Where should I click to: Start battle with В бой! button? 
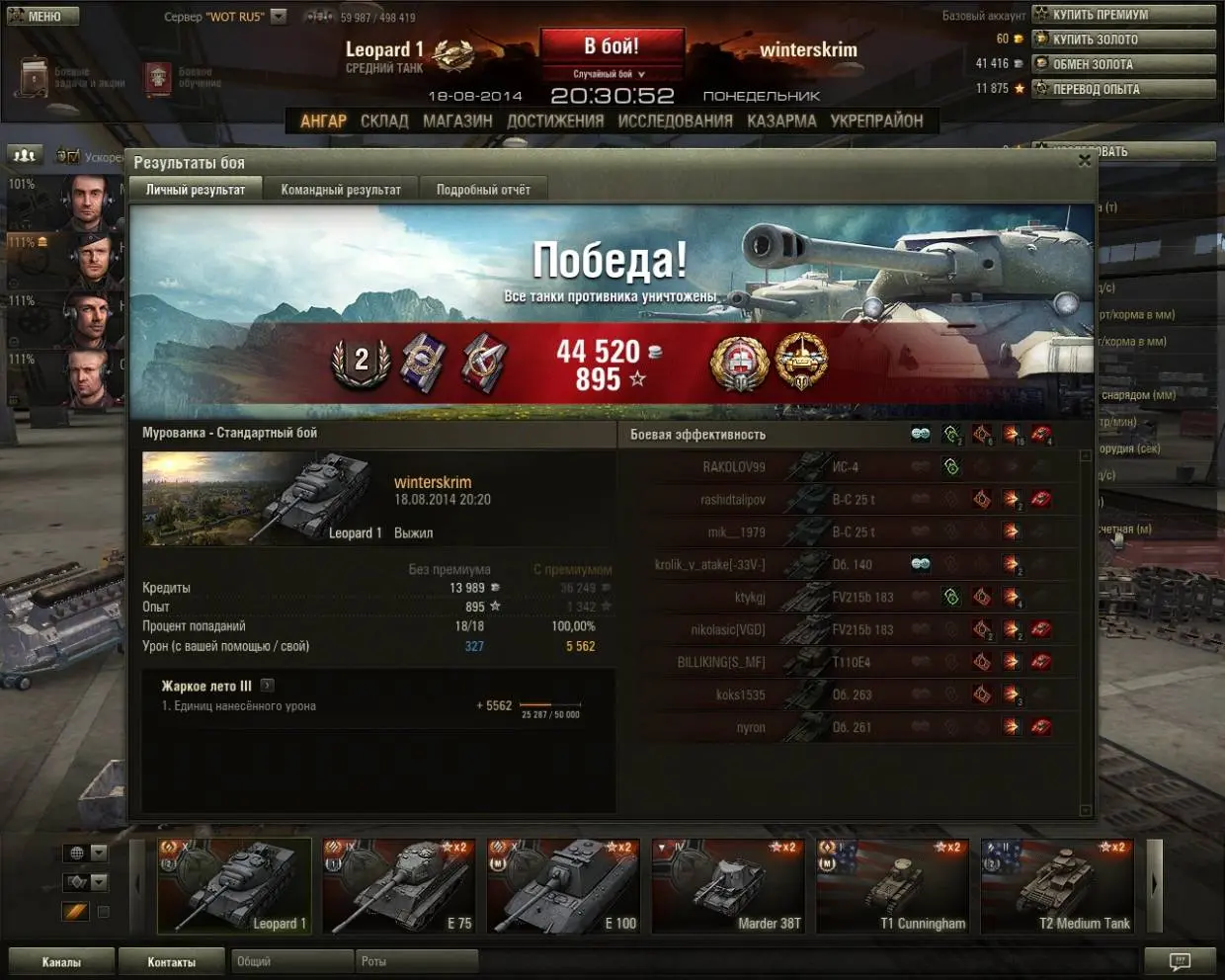pos(612,46)
